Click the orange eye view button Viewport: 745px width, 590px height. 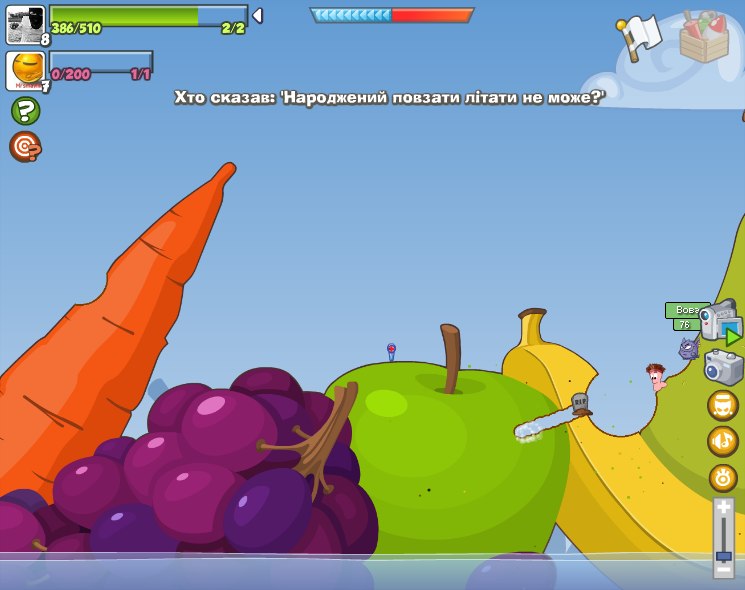723,478
